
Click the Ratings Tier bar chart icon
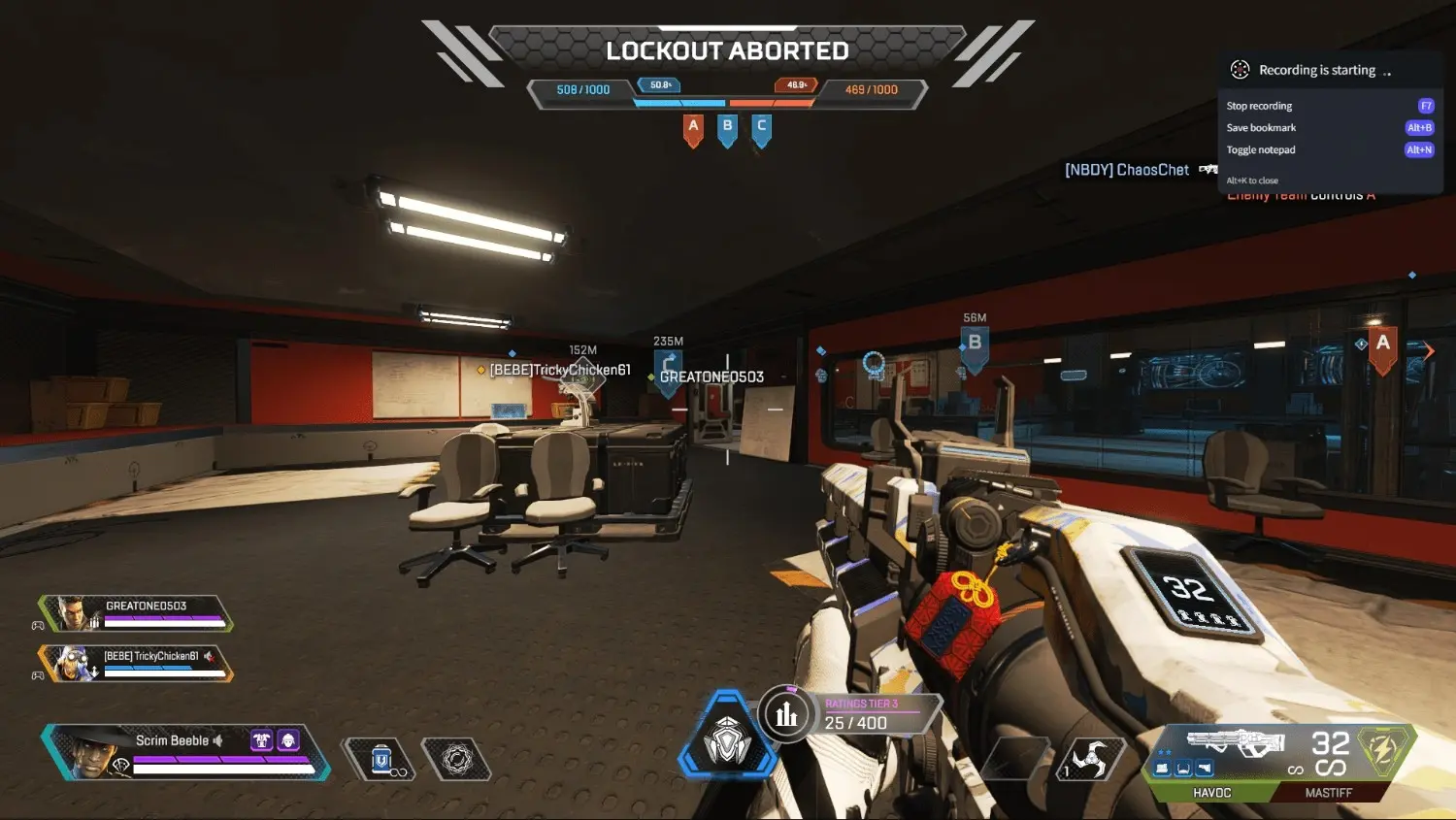click(784, 714)
